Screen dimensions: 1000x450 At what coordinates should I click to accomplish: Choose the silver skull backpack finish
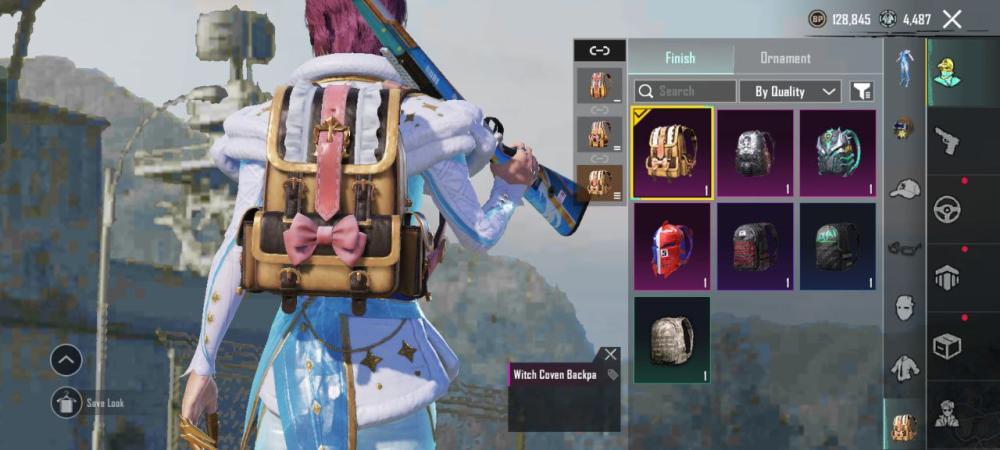(755, 153)
